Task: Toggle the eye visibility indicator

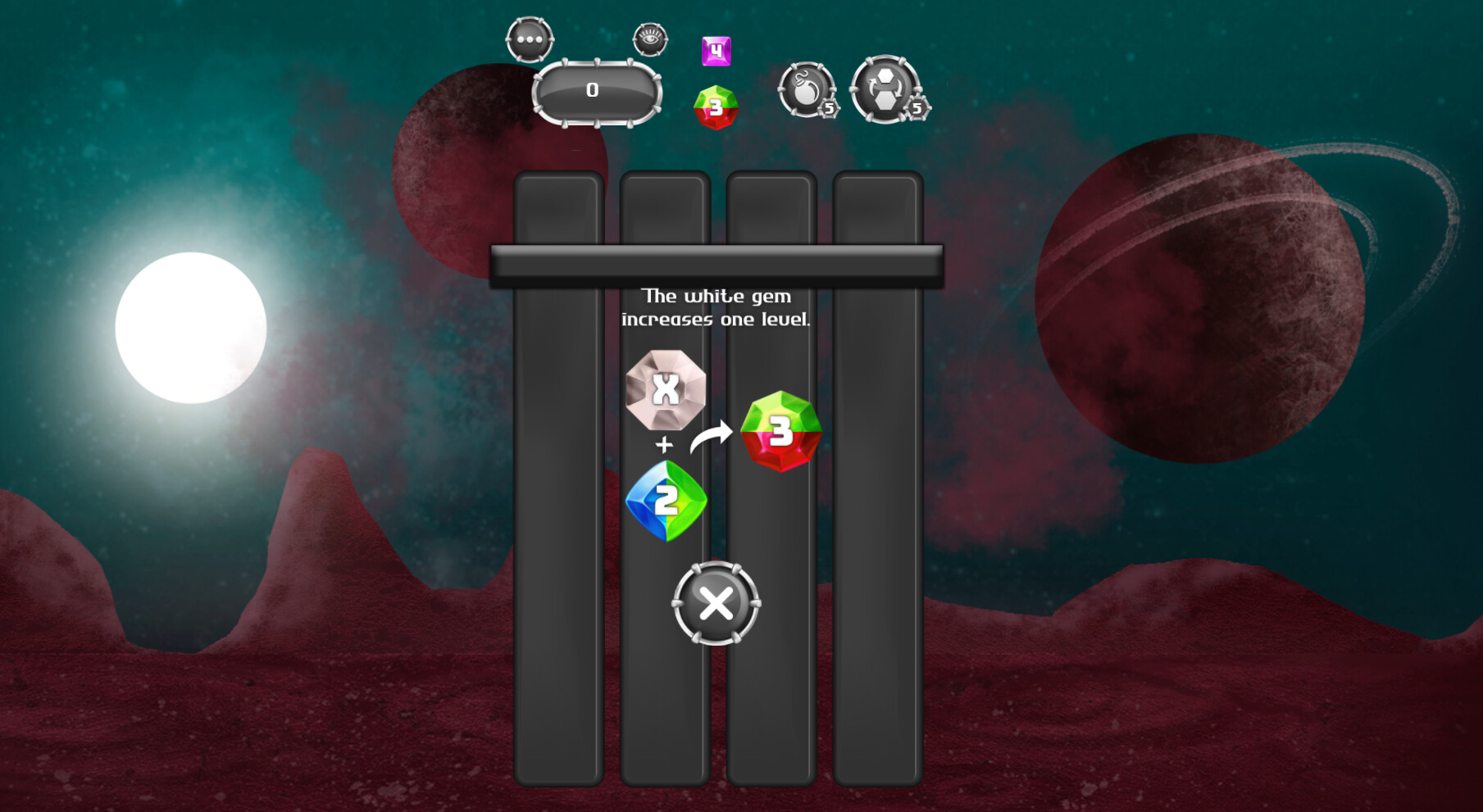Action: click(647, 39)
